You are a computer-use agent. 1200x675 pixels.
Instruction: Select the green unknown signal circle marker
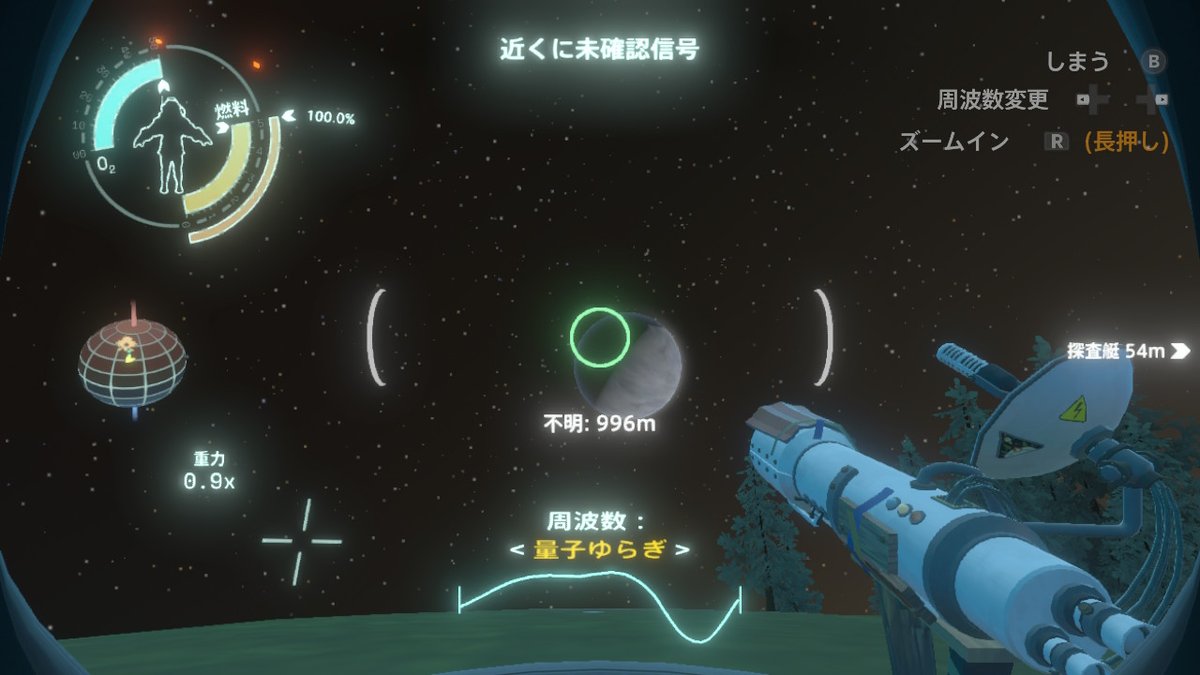coord(600,335)
